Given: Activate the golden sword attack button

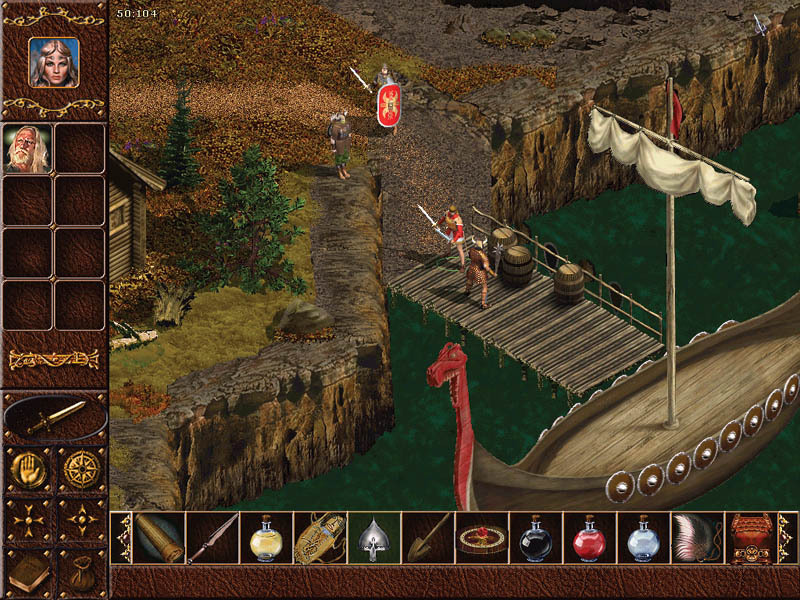Looking at the screenshot, I should pos(54,416).
